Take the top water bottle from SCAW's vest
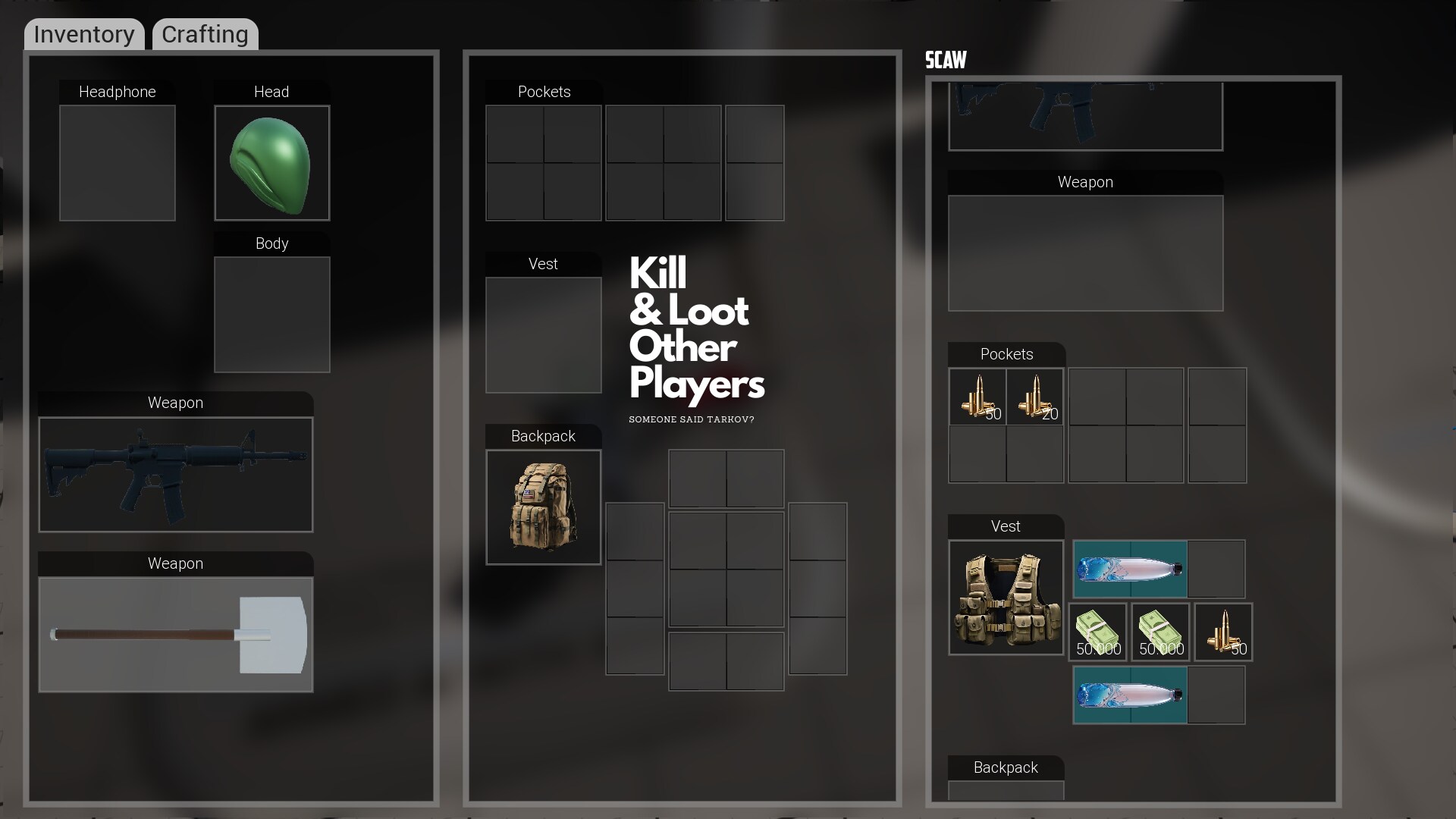Image resolution: width=1456 pixels, height=819 pixels. (1130, 569)
